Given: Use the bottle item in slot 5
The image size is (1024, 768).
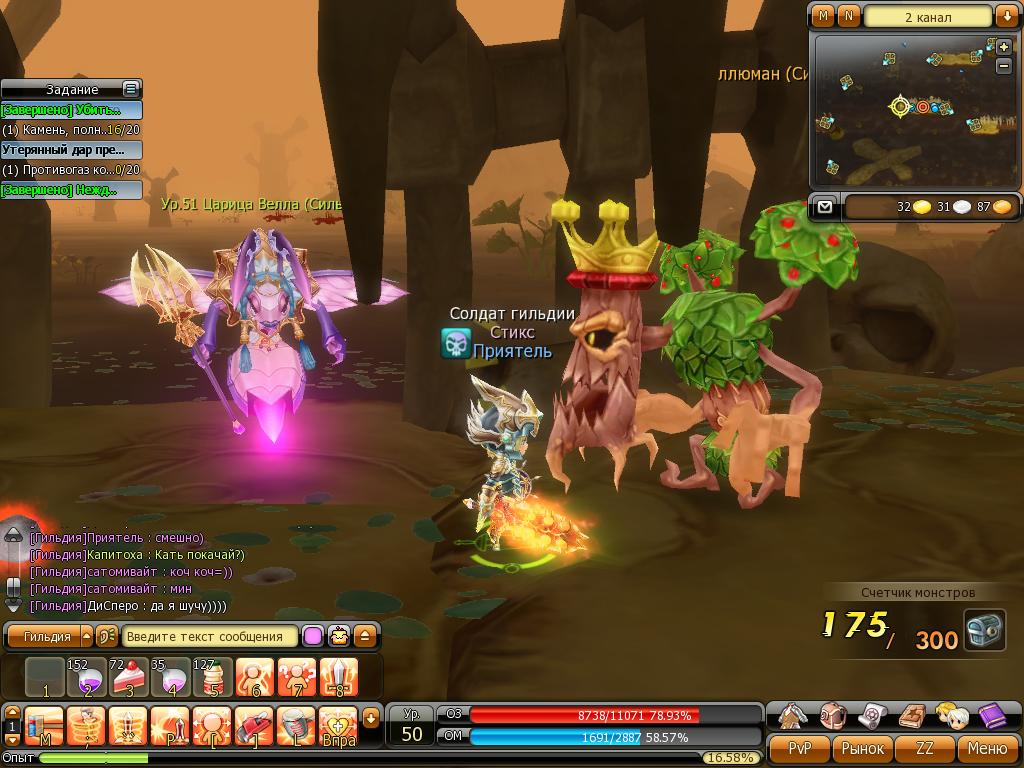Looking at the screenshot, I should pos(212,677).
